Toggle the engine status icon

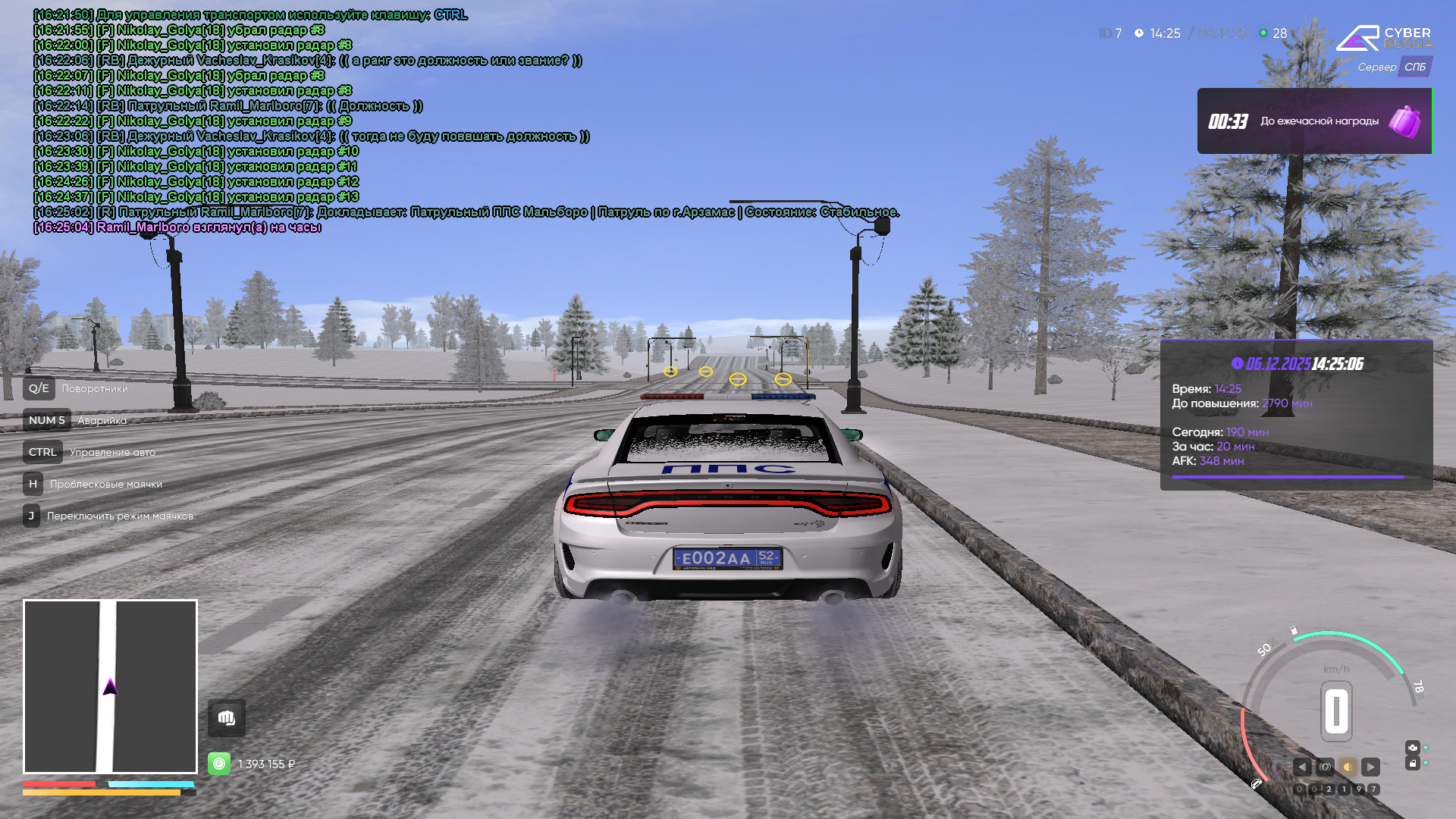[x=1412, y=748]
